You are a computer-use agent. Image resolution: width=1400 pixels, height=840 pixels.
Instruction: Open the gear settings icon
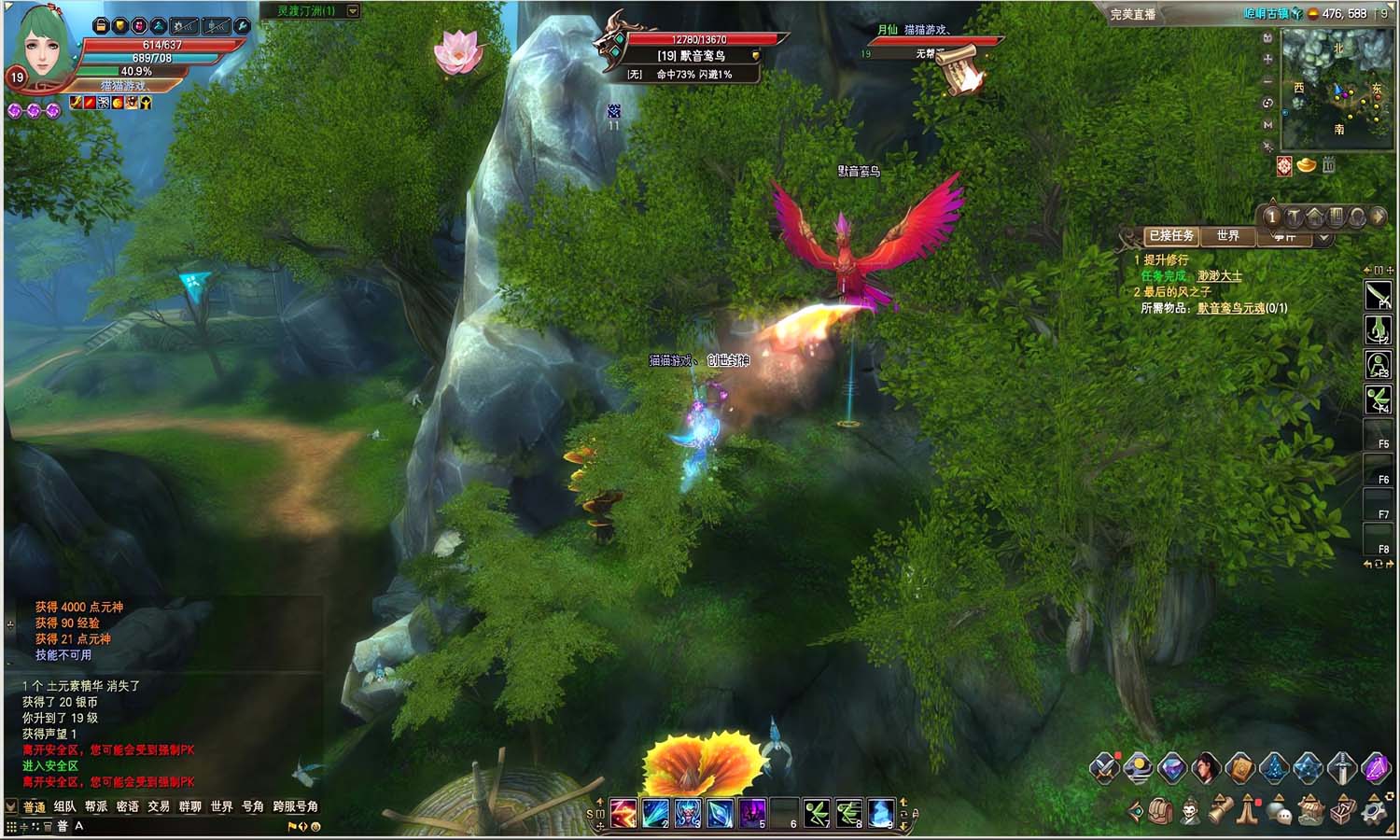tap(1372, 811)
